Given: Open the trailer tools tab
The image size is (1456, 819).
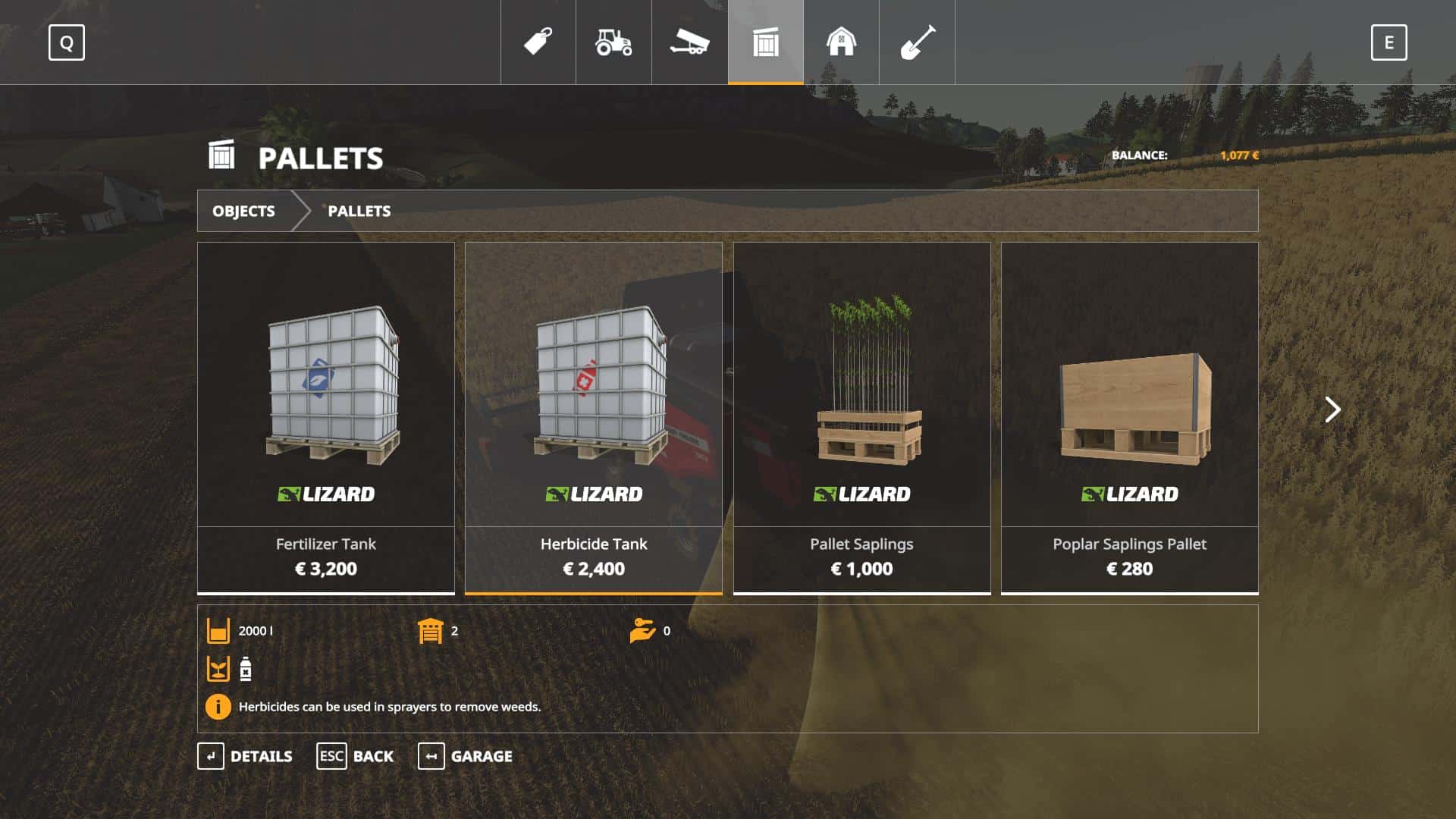Looking at the screenshot, I should 689,42.
